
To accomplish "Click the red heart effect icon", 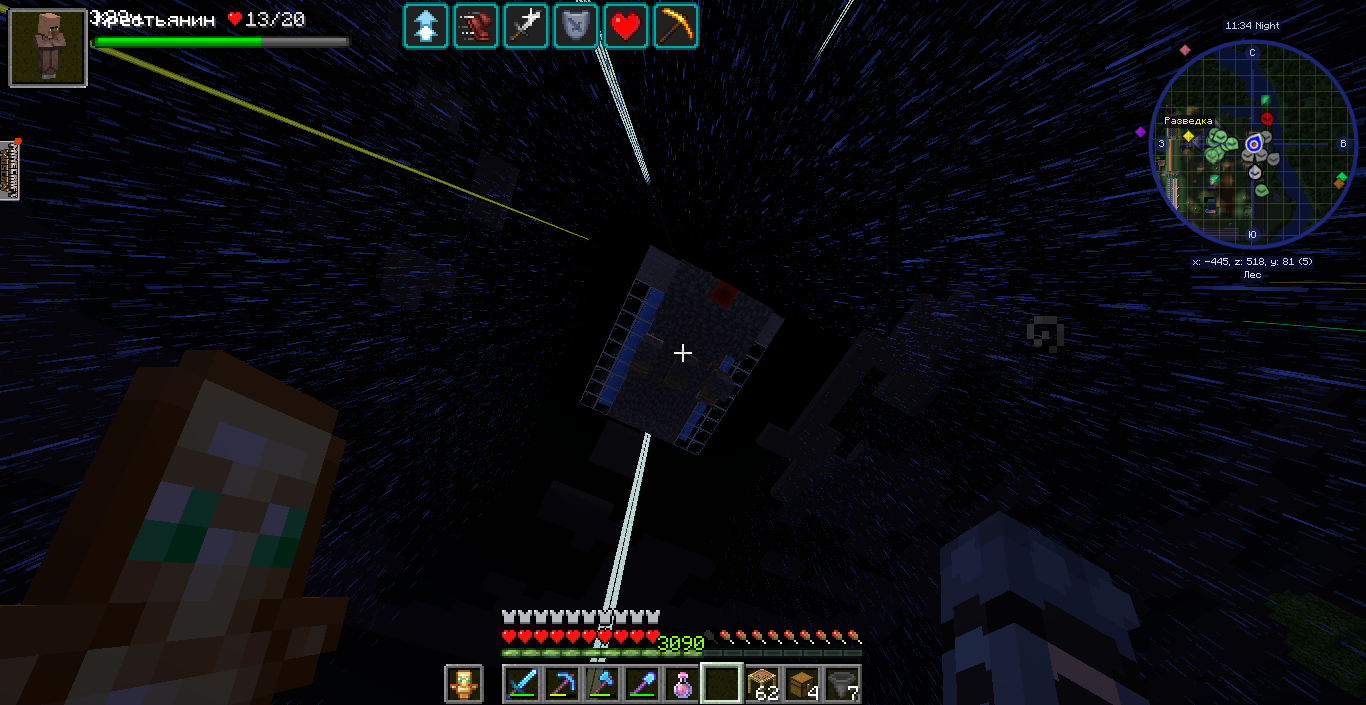I will 626,26.
